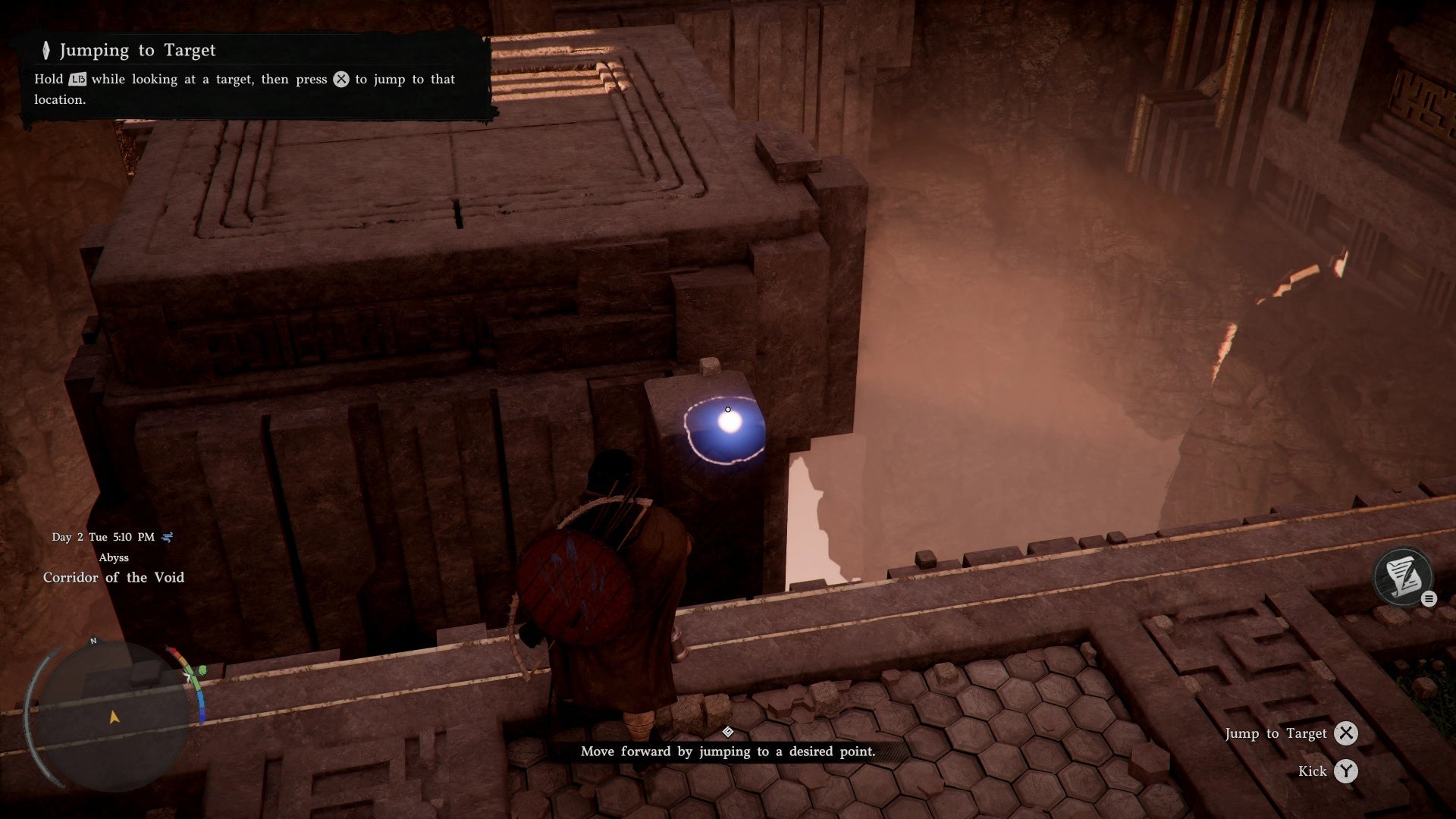The width and height of the screenshot is (1456, 819).
Task: Open the circular minimap
Action: [114, 717]
